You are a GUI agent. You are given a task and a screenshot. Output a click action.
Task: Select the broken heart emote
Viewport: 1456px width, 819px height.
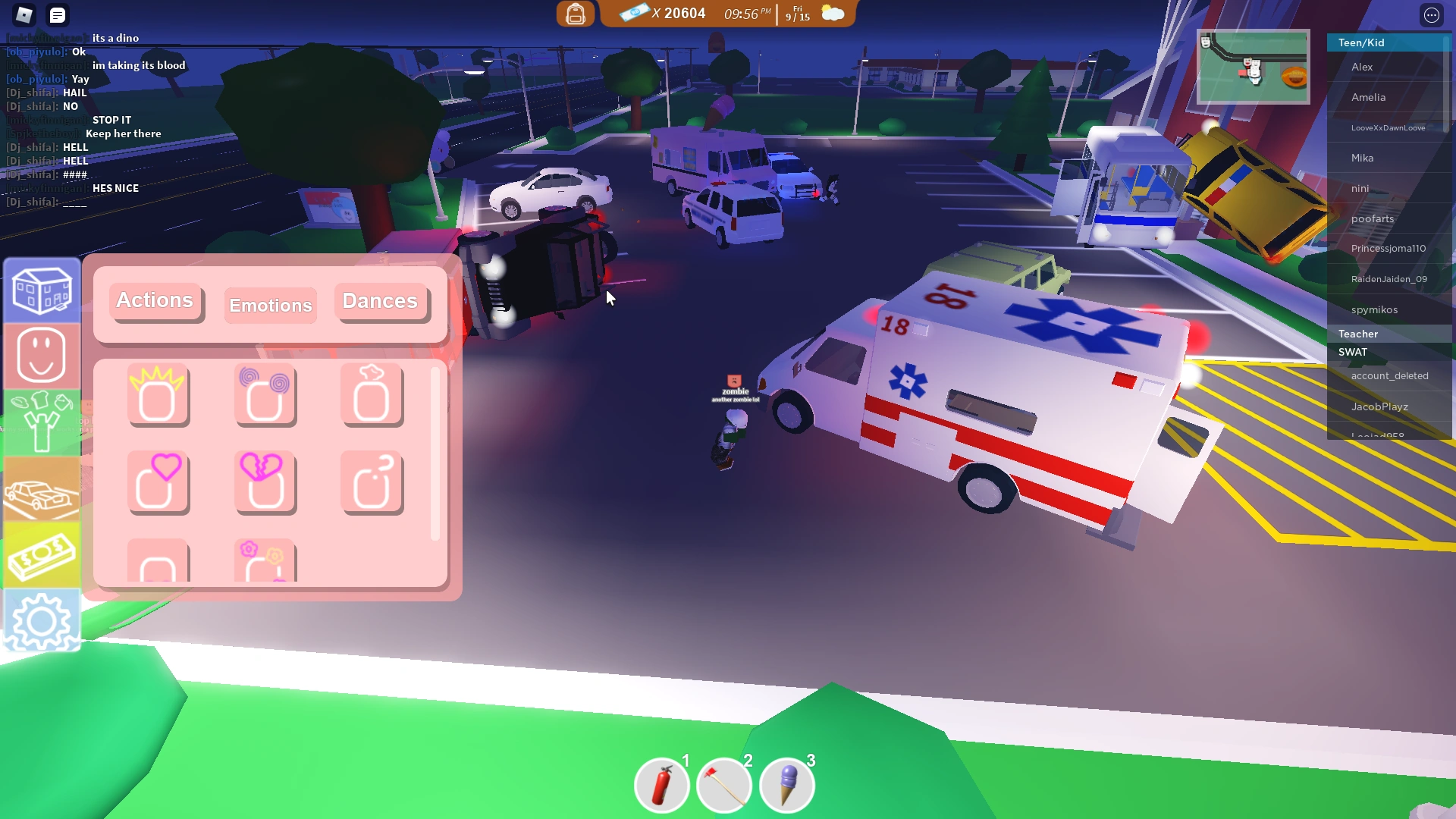[x=265, y=482]
